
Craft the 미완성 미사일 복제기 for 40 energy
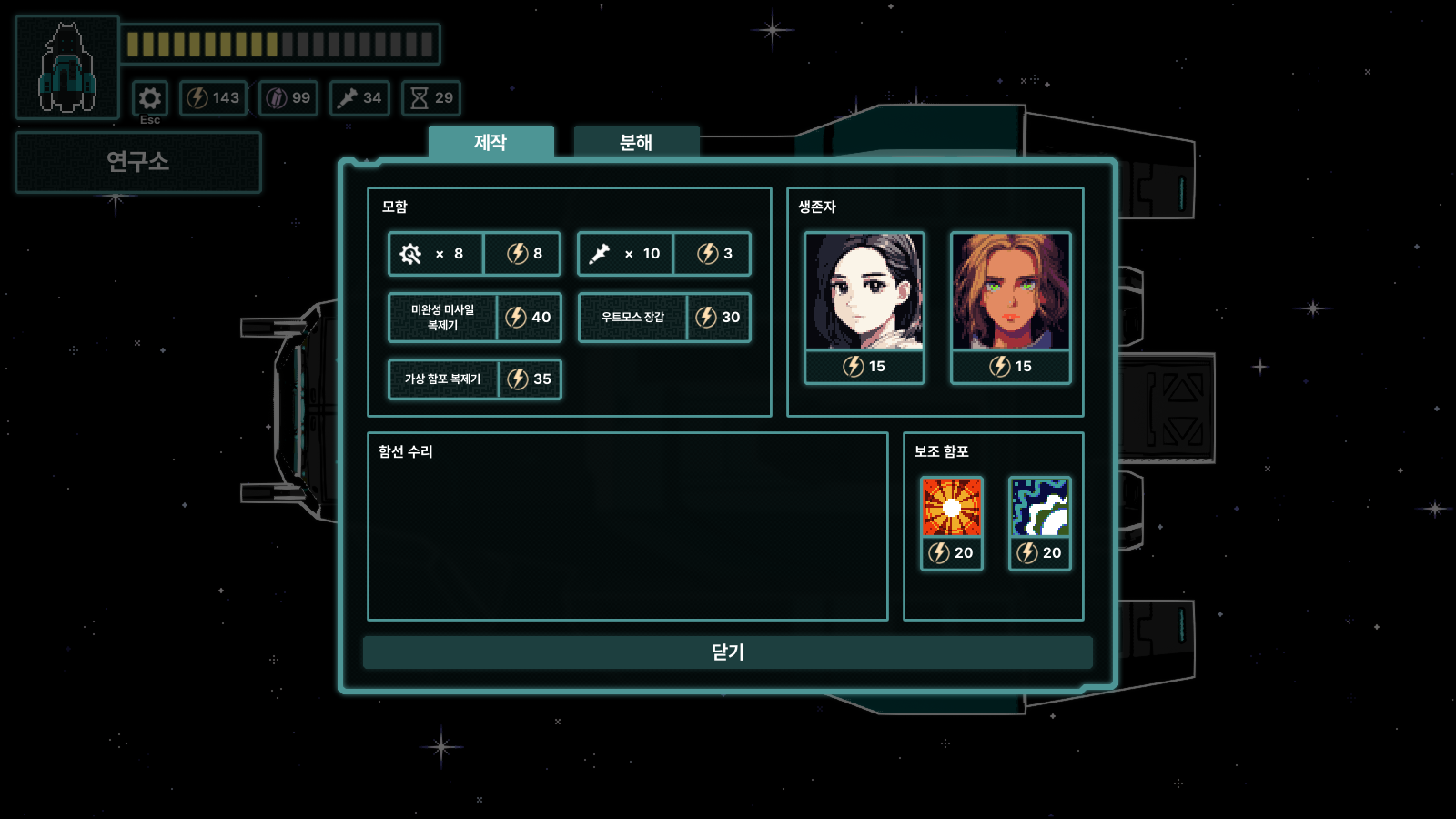[x=474, y=318]
